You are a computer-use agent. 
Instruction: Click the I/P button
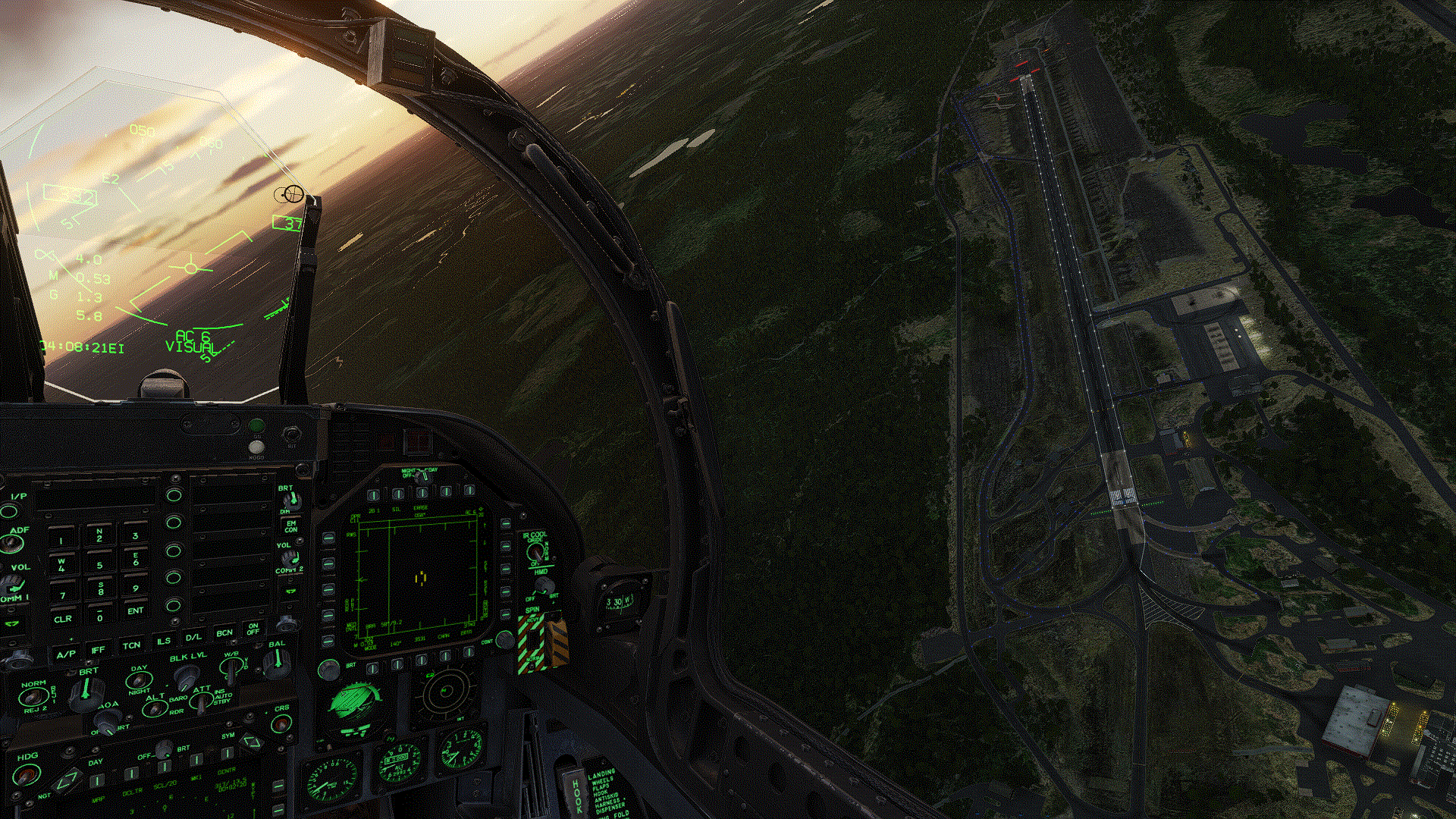tap(11, 510)
